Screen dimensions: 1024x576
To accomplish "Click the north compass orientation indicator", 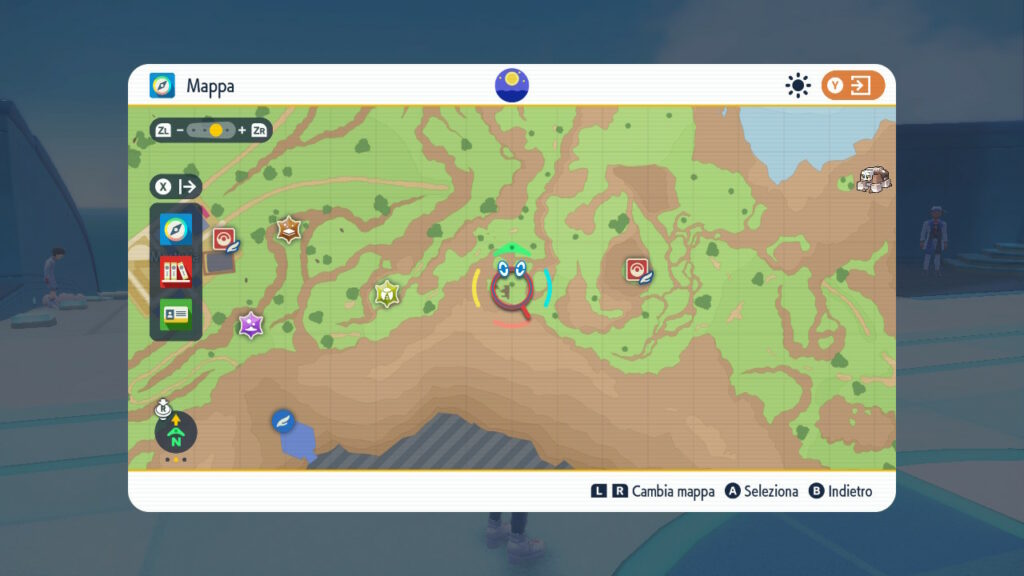I will click(176, 432).
